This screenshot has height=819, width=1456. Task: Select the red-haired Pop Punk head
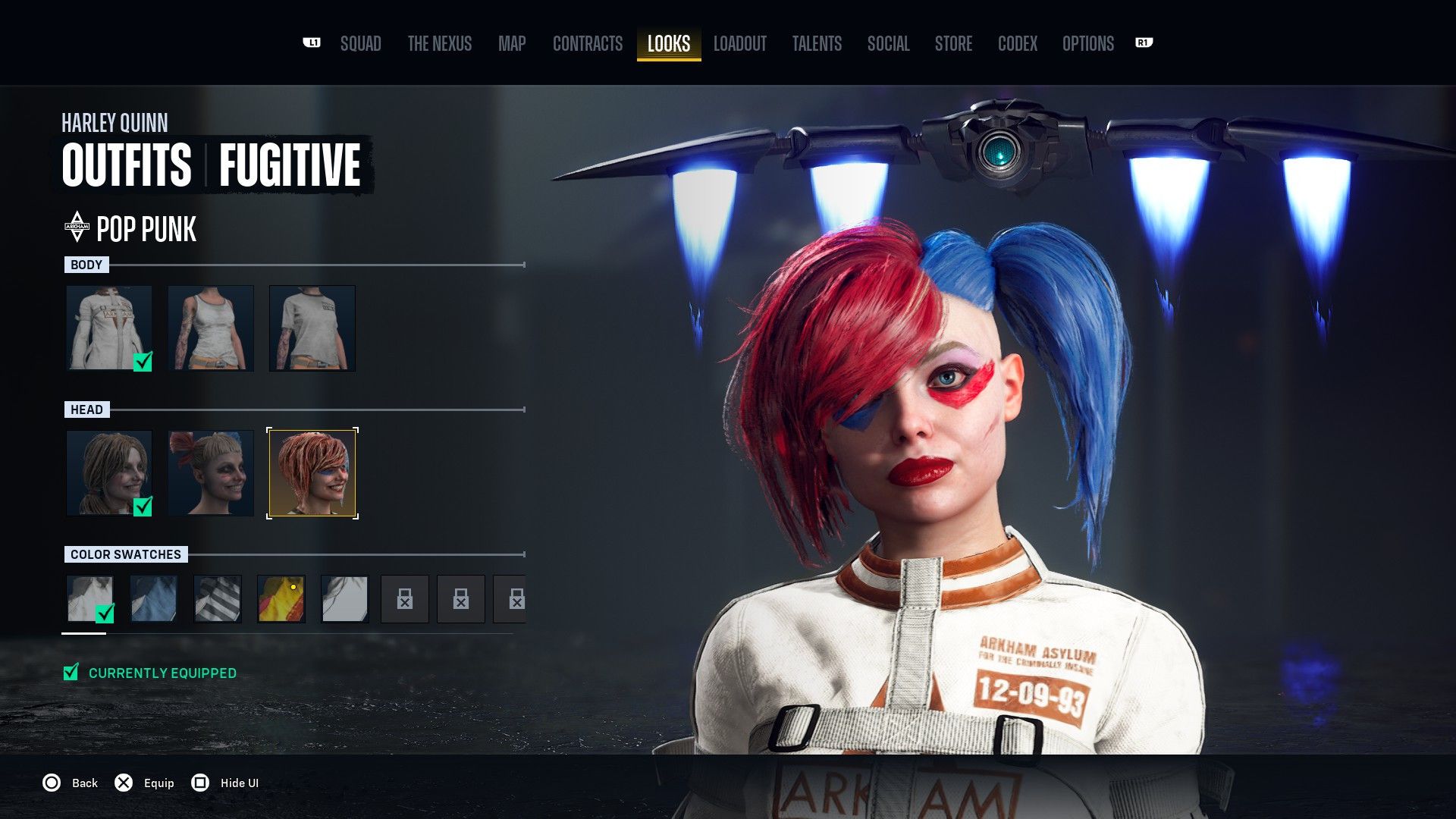pos(312,473)
